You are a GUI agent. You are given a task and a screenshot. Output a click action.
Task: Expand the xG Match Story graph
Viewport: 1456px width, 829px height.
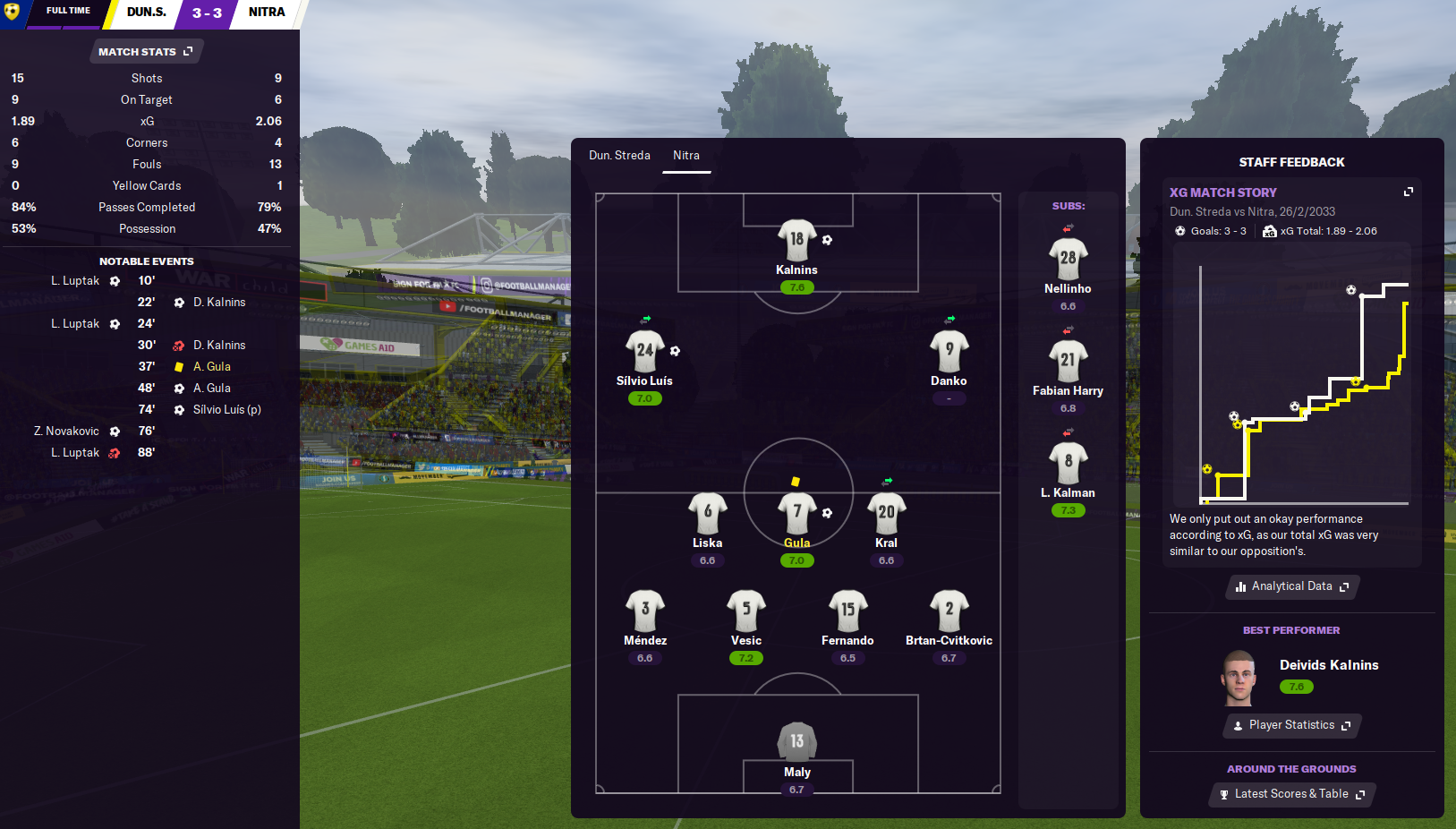pos(1408,192)
